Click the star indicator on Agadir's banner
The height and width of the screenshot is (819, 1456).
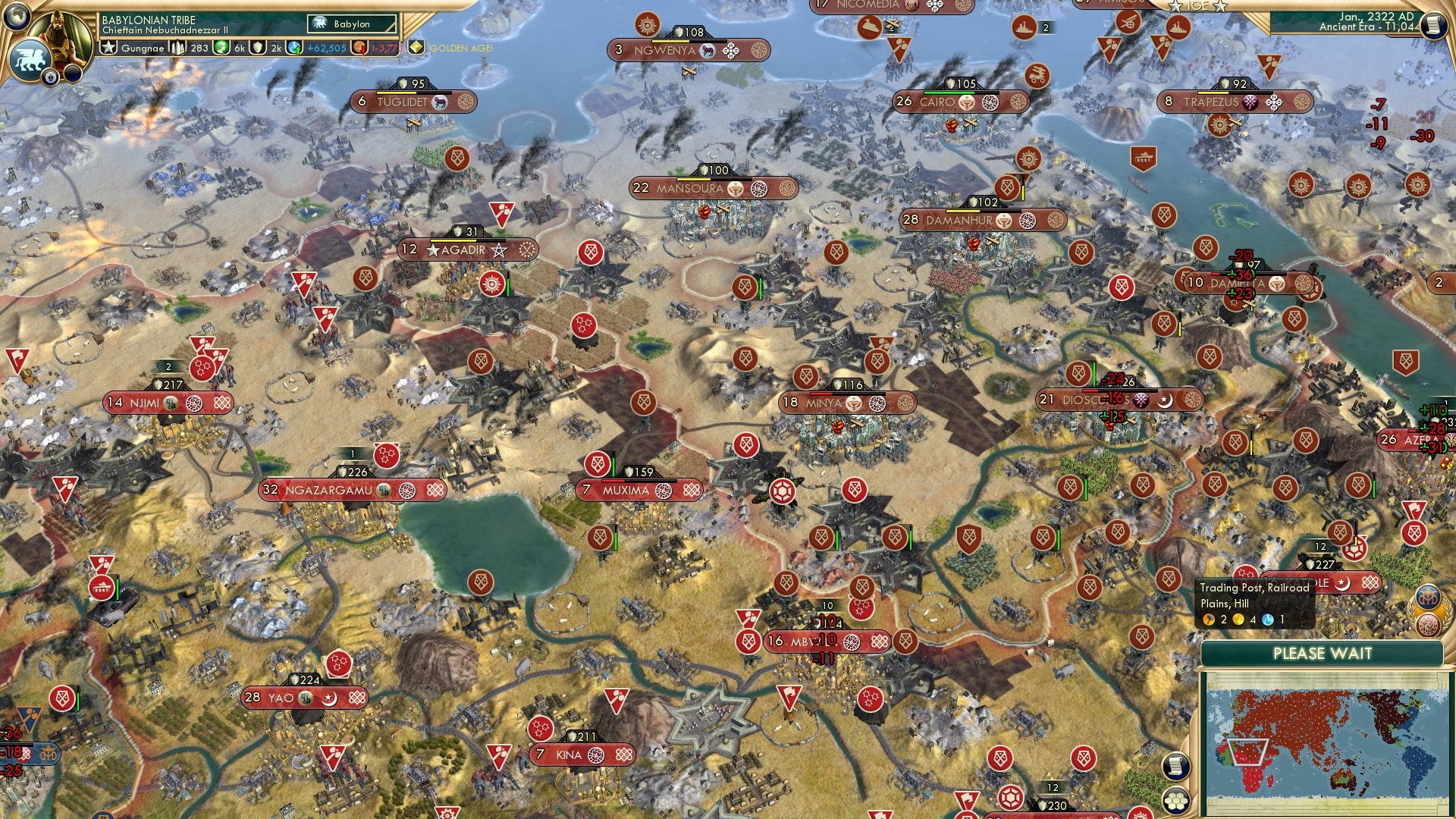[435, 249]
